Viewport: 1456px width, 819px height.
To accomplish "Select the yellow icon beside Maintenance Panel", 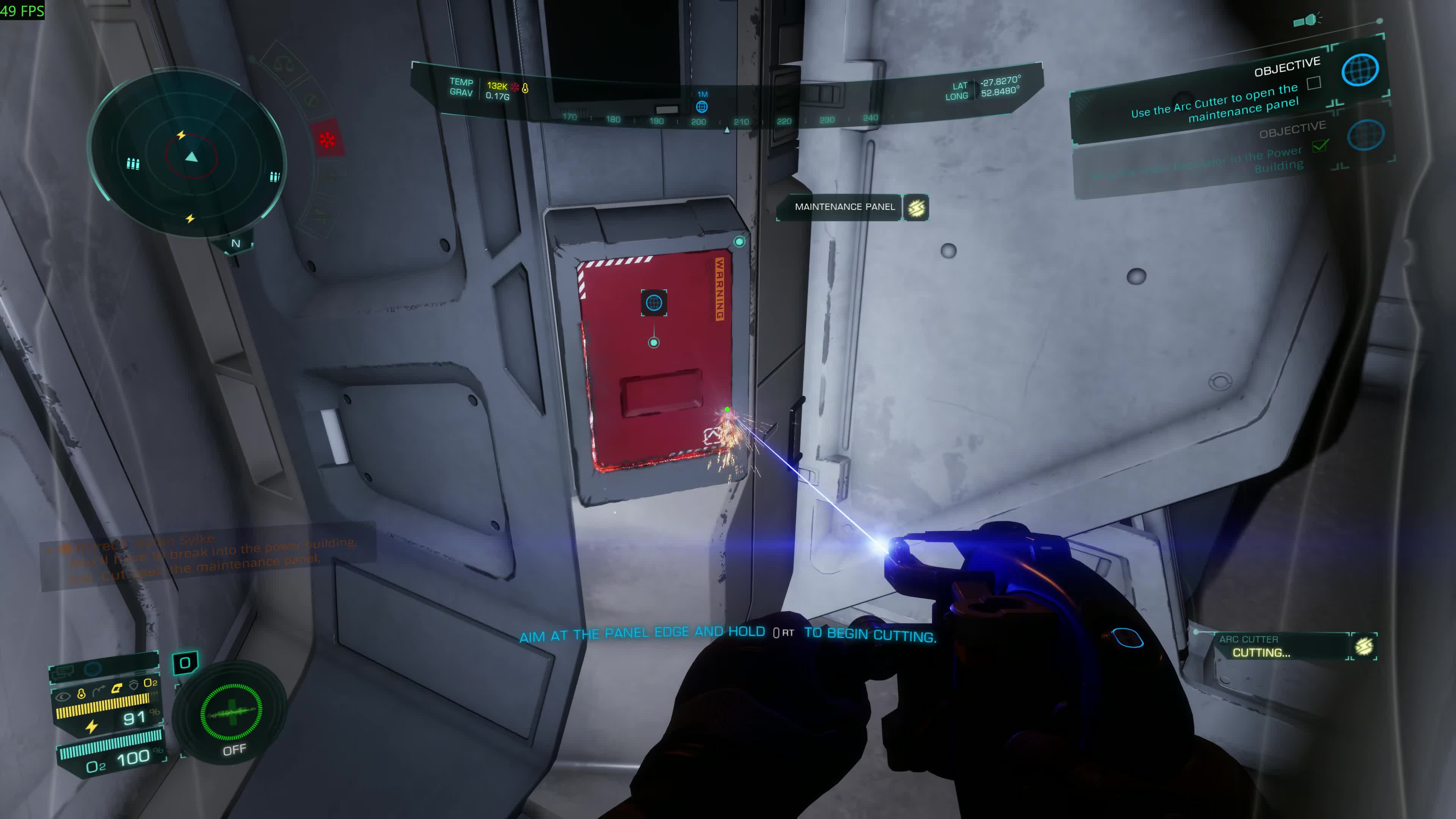I will tap(916, 207).
